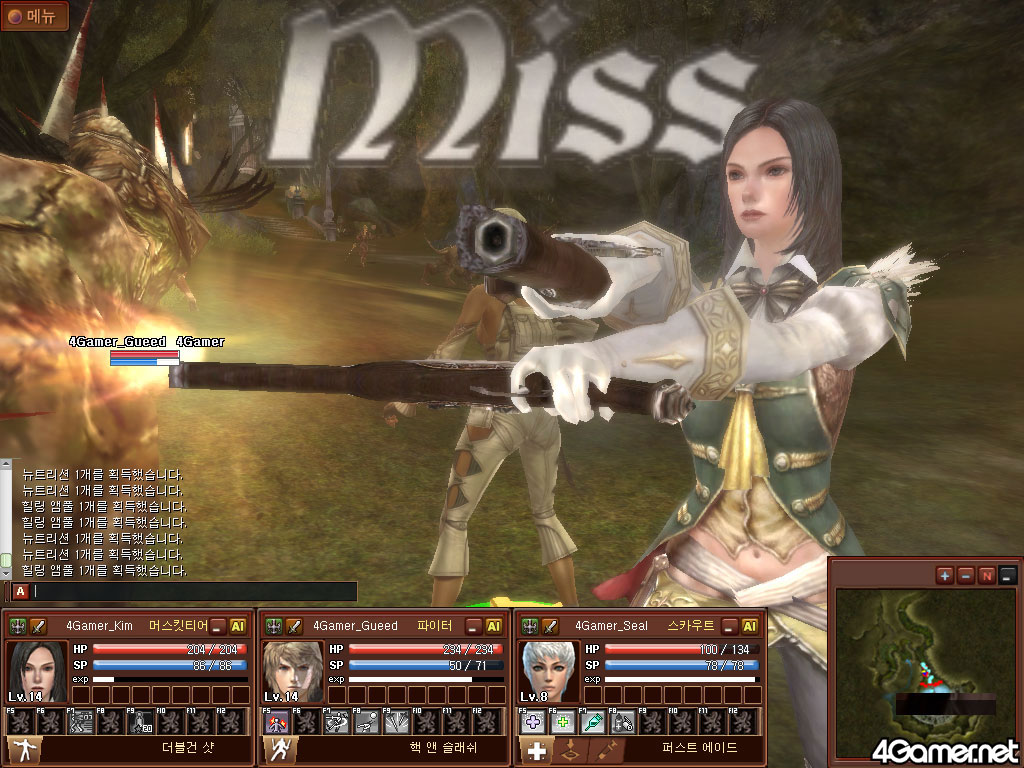Viewport: 1024px width, 768px height.
Task: Toggle AI for 4Gamer_Gueed
Action: (x=494, y=626)
